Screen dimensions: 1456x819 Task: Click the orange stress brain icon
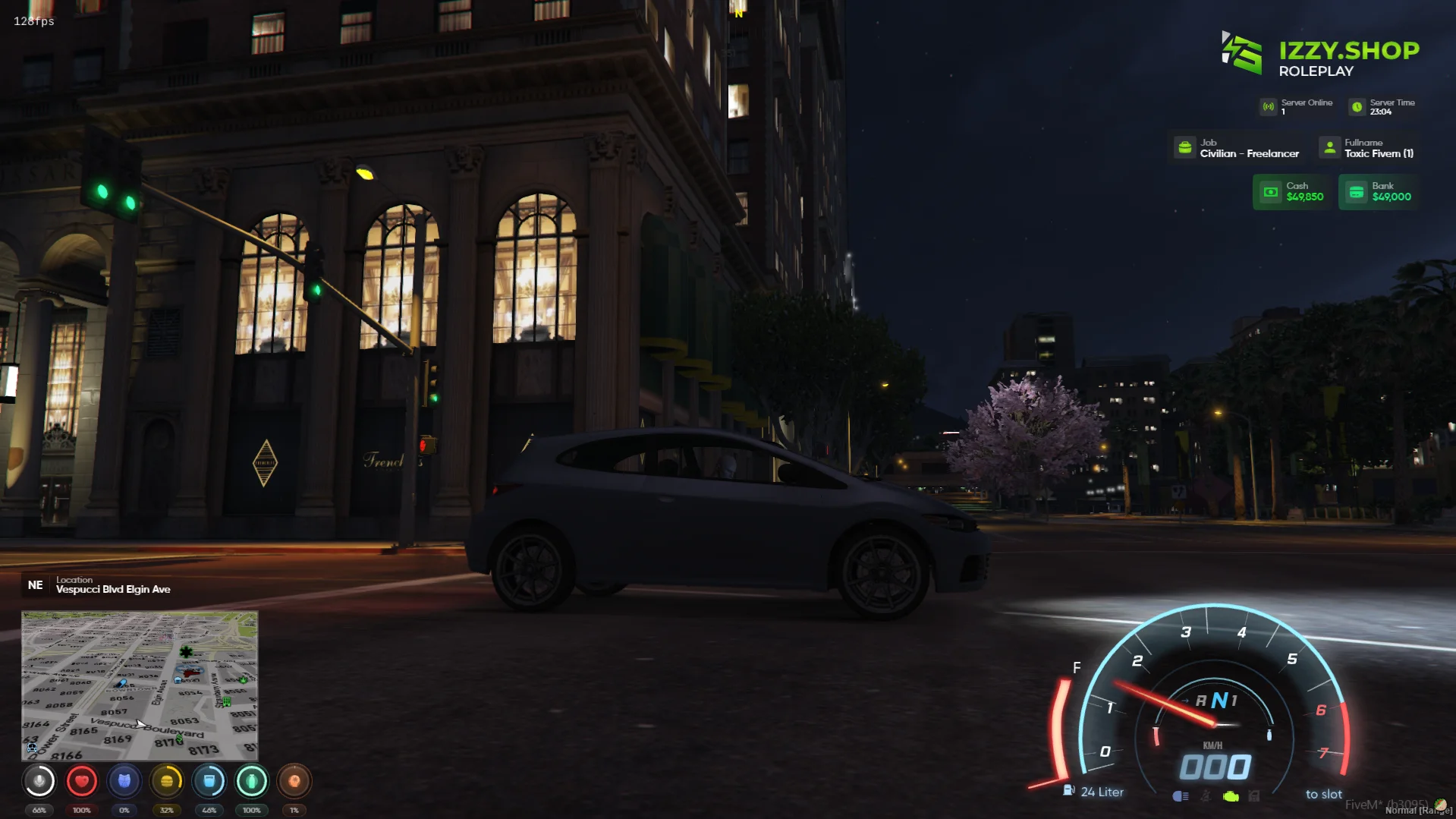click(x=295, y=780)
